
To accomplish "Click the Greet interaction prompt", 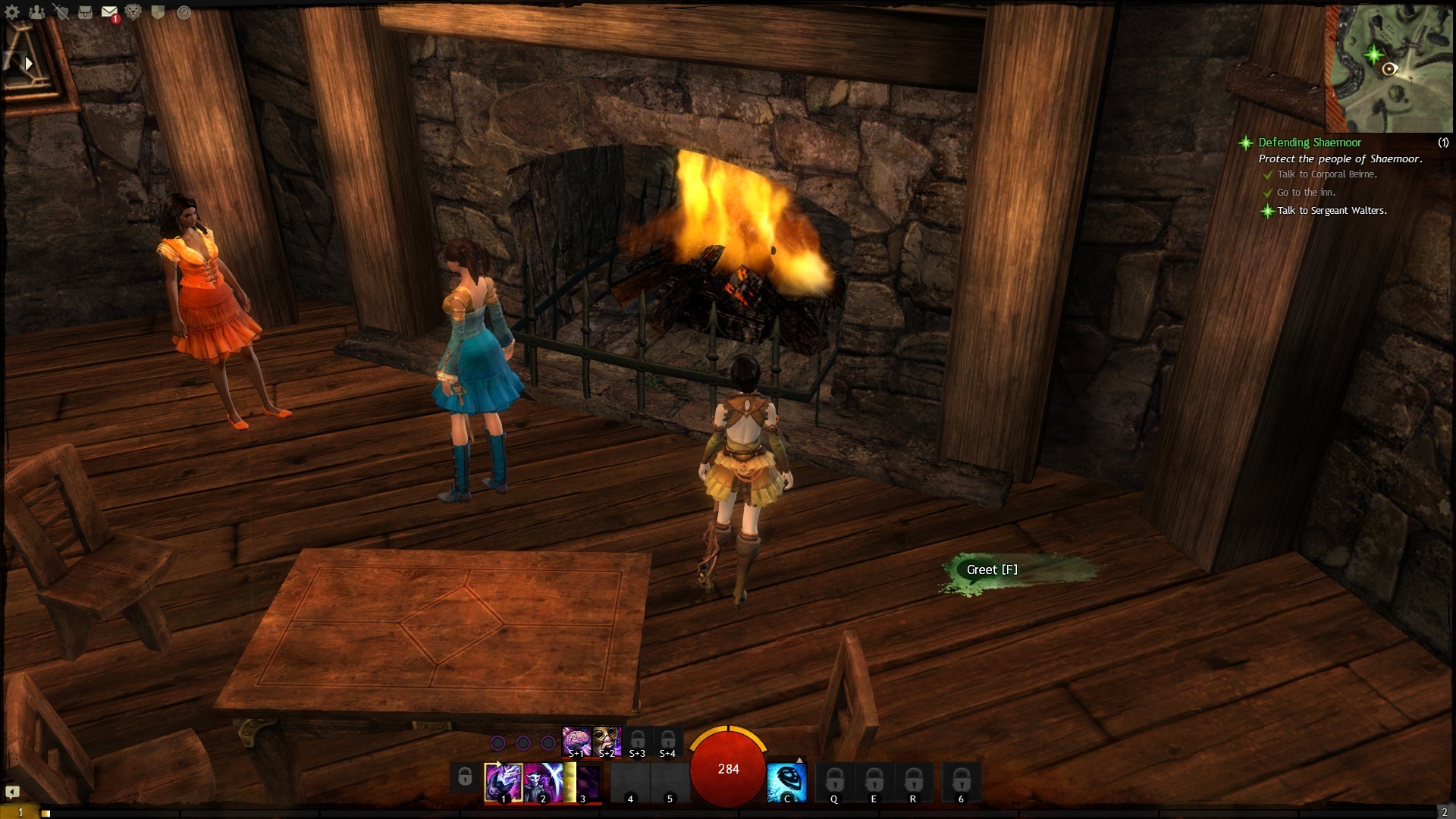I will pos(992,570).
